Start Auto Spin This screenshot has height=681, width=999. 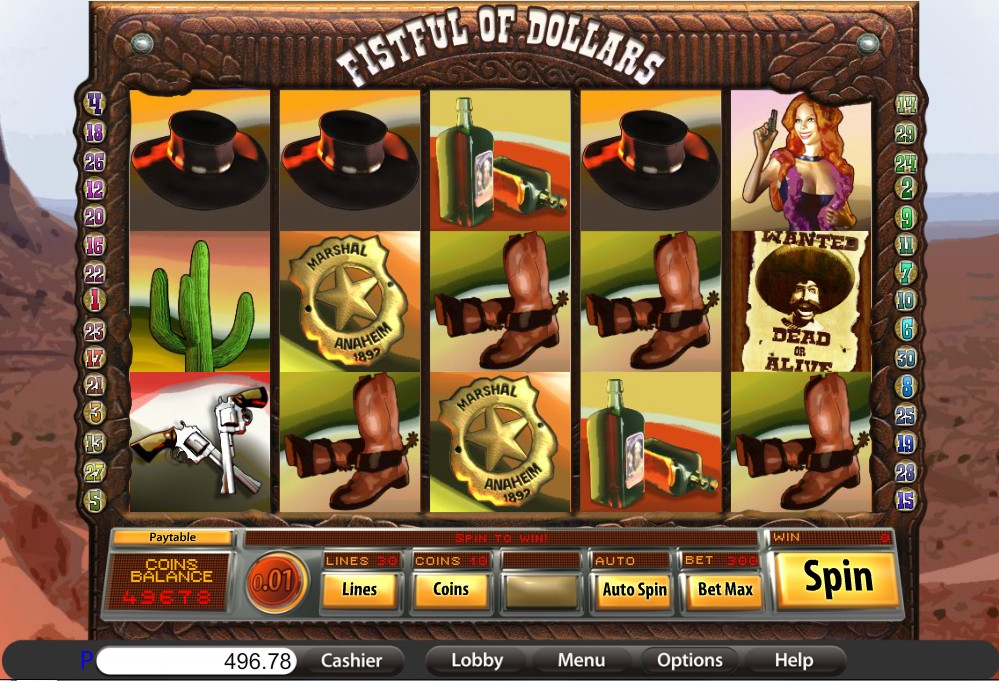coord(634,590)
